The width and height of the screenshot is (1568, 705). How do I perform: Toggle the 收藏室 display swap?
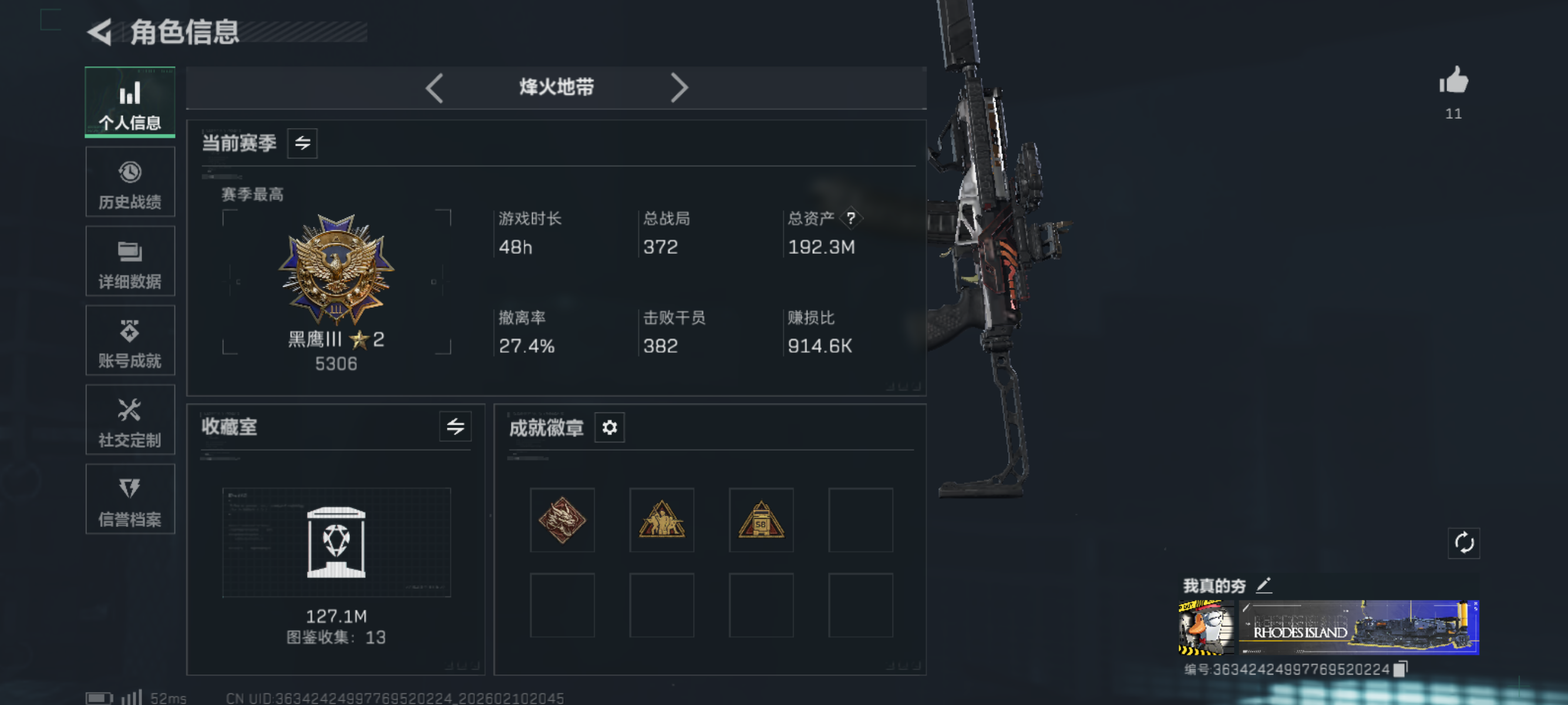pyautogui.click(x=456, y=427)
